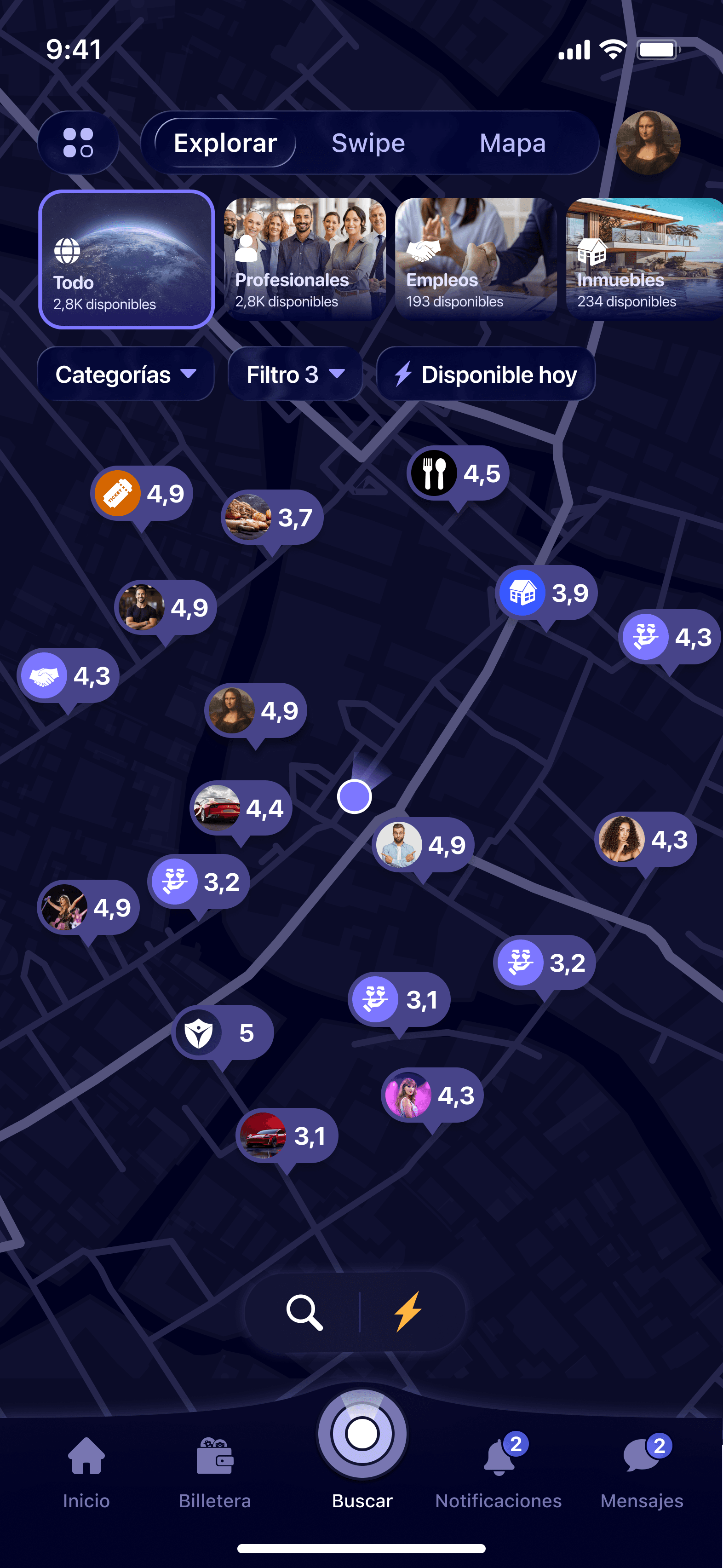Open the grid menu beside Explorar
The height and width of the screenshot is (1568, 723).
click(78, 143)
